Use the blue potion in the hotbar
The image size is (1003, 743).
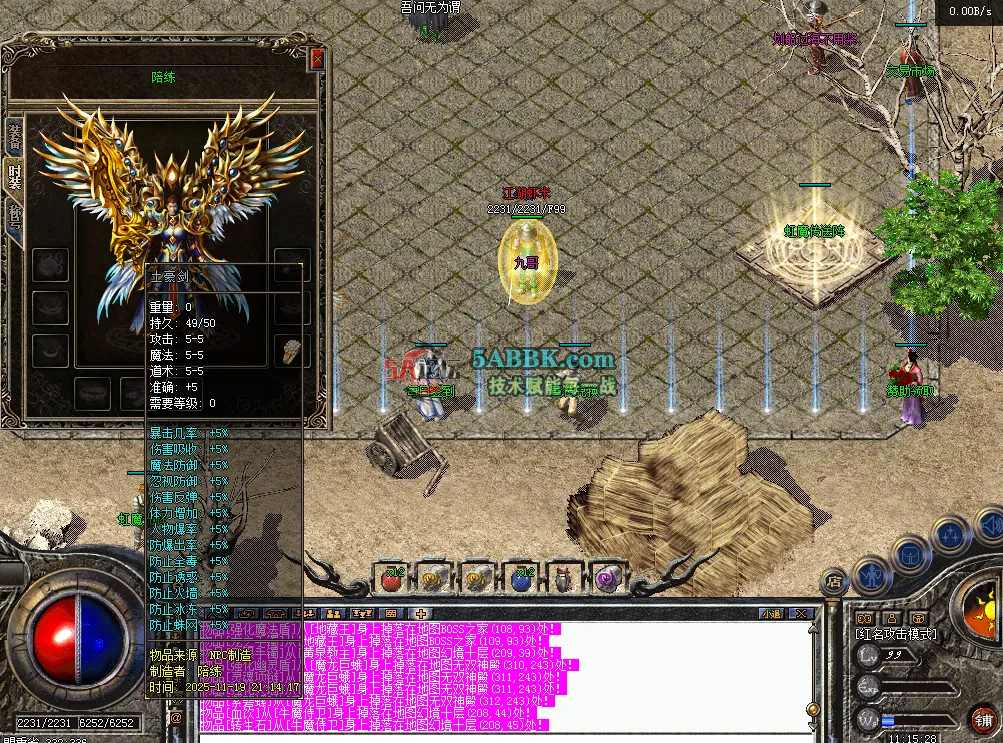tap(520, 577)
